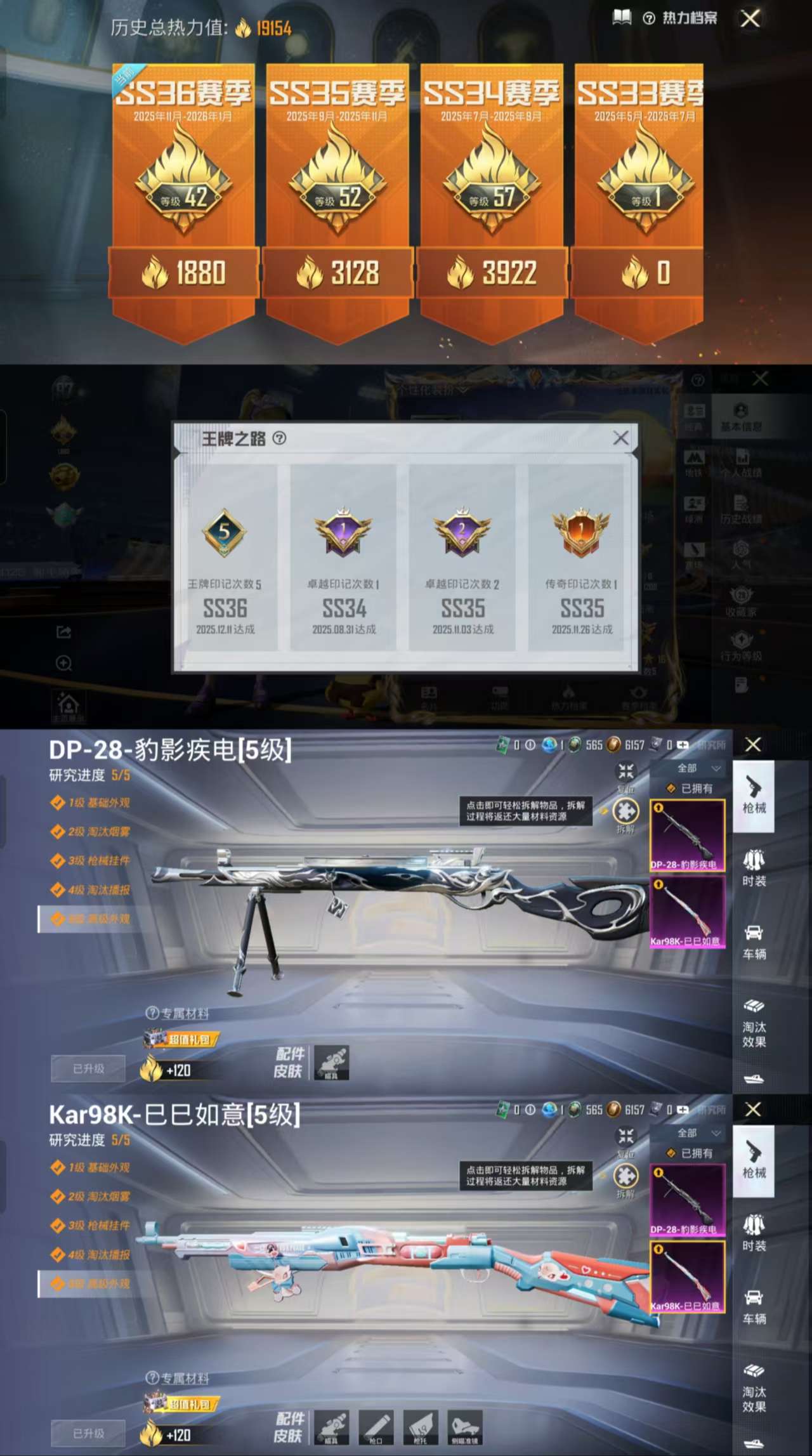Click the 复位 reset view icon
Viewport: 812px width, 1456px height.
[x=625, y=770]
